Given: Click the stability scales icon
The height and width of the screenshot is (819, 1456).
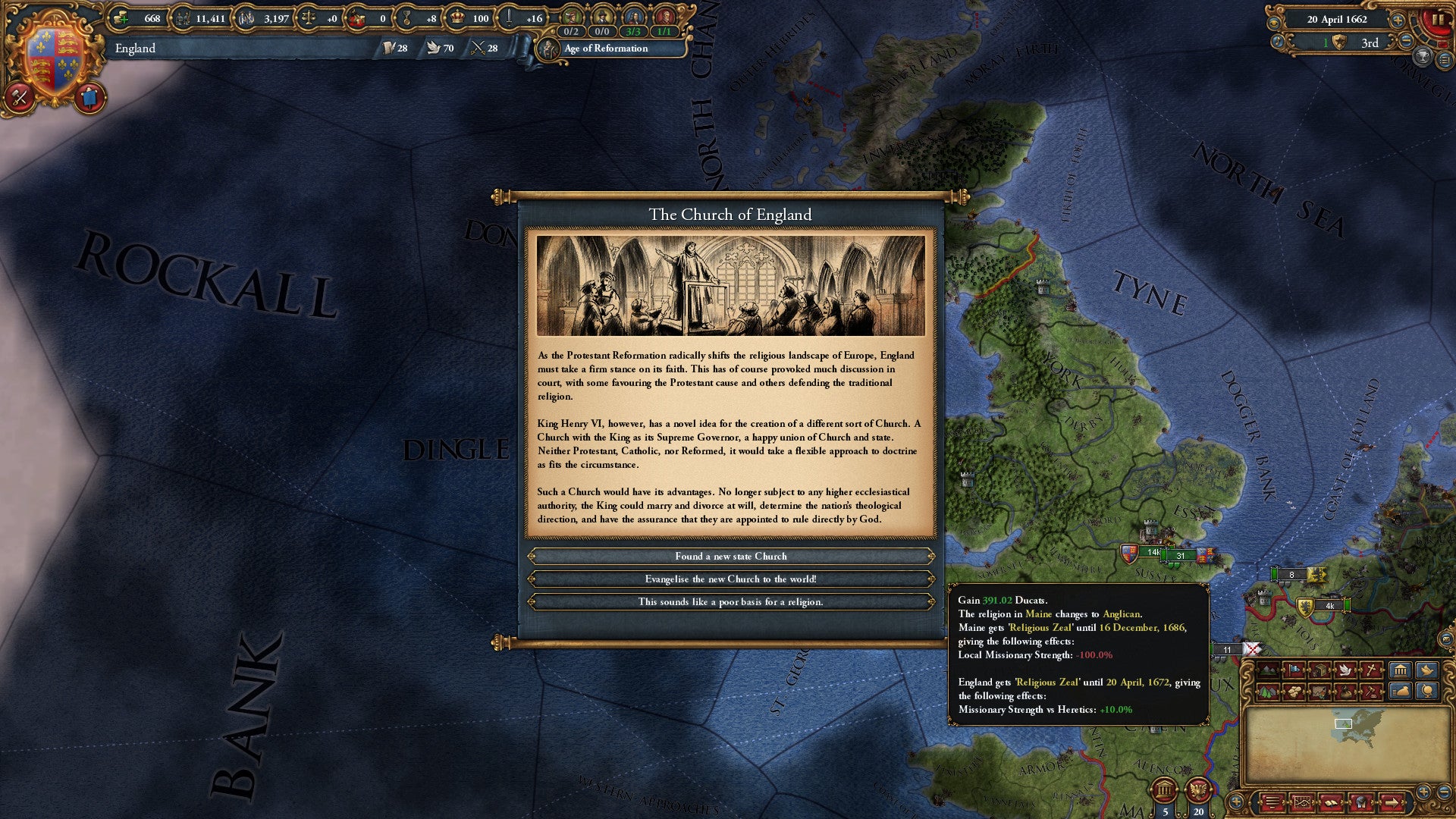Looking at the screenshot, I should coord(309,18).
